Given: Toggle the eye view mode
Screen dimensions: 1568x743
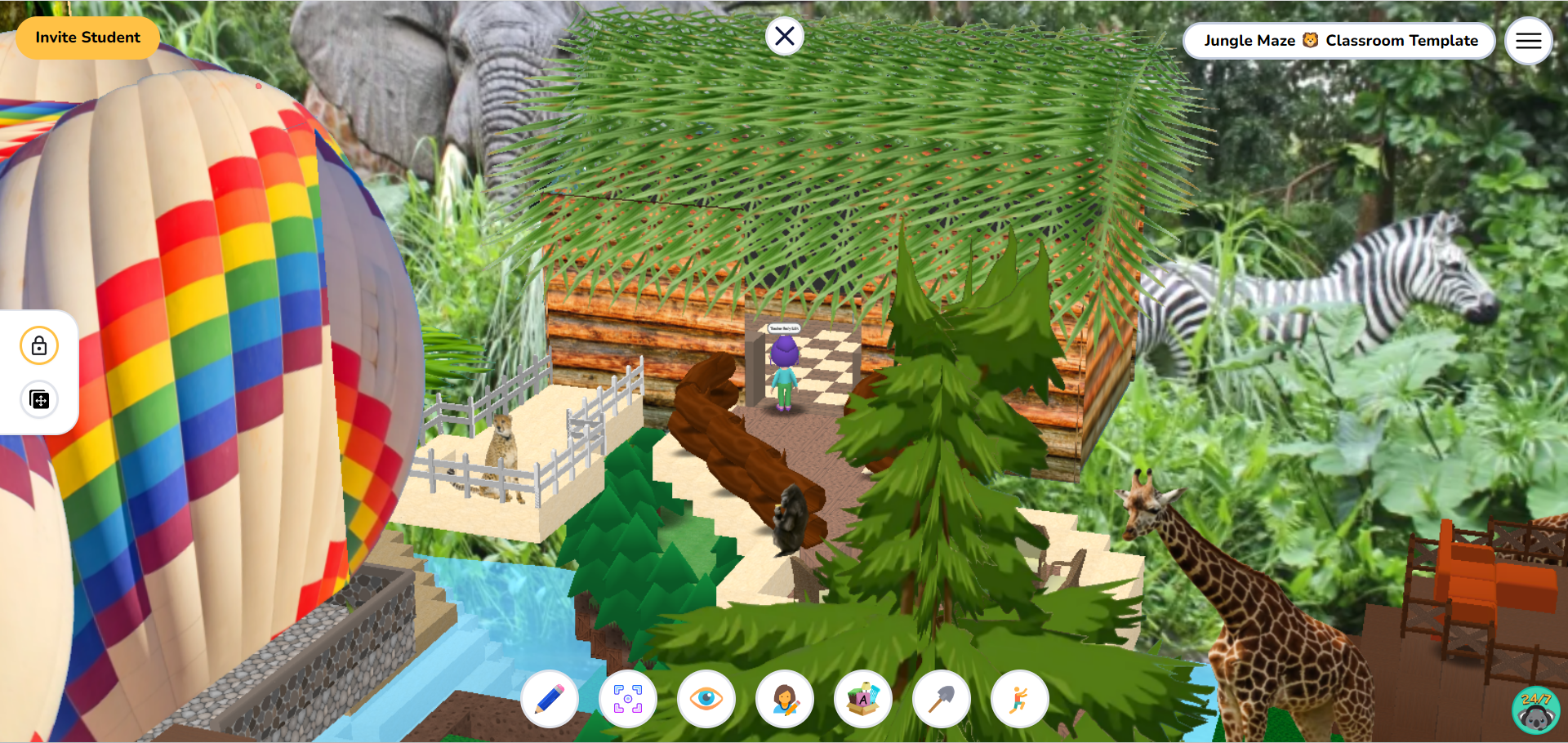Looking at the screenshot, I should pos(706,699).
